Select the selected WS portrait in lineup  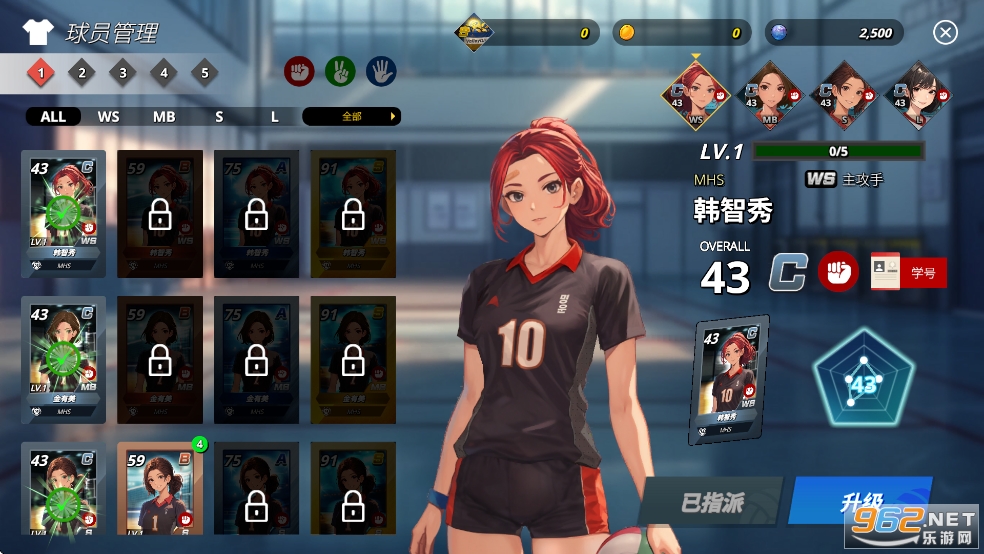[696, 95]
